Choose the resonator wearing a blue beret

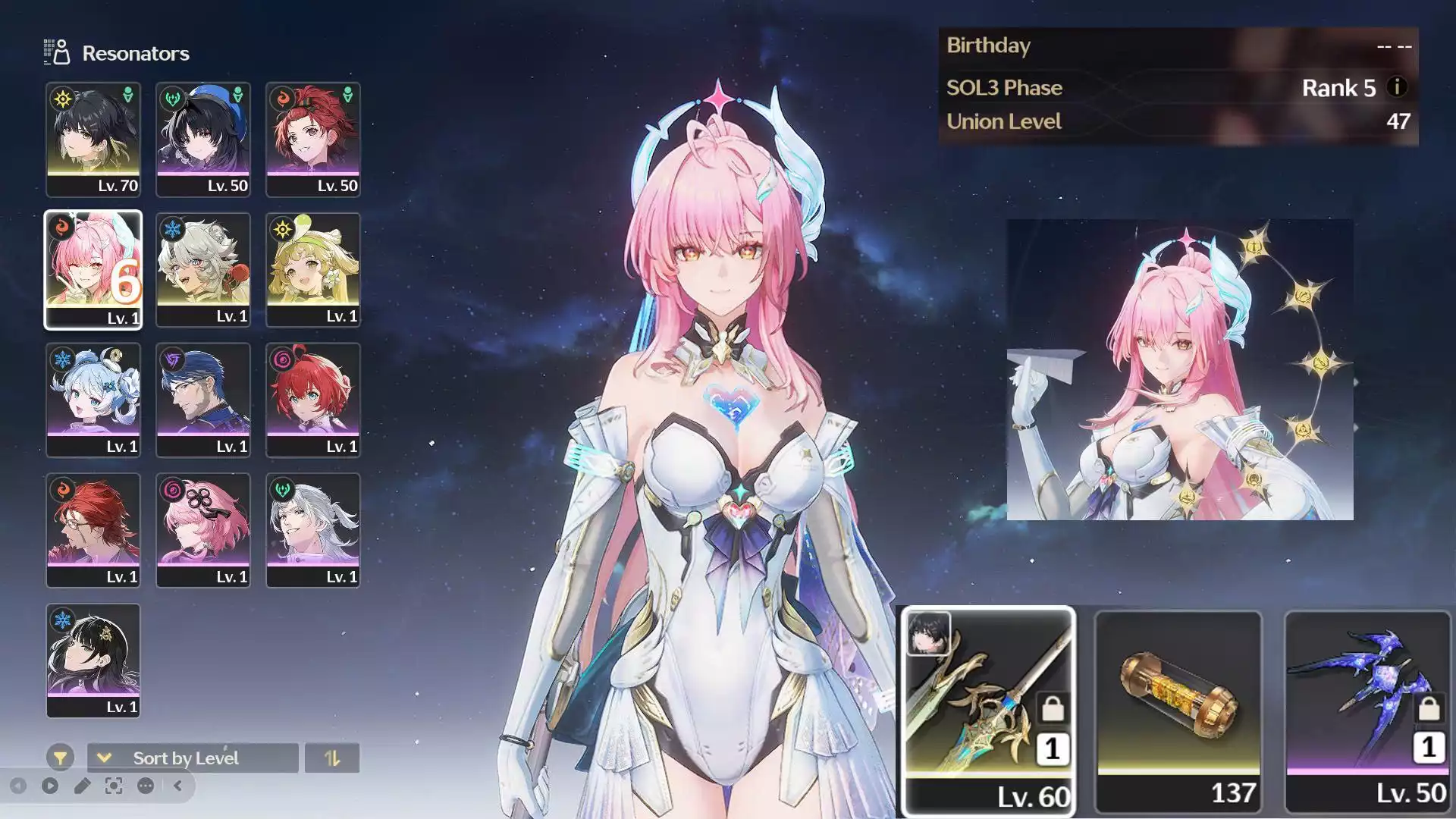click(203, 140)
